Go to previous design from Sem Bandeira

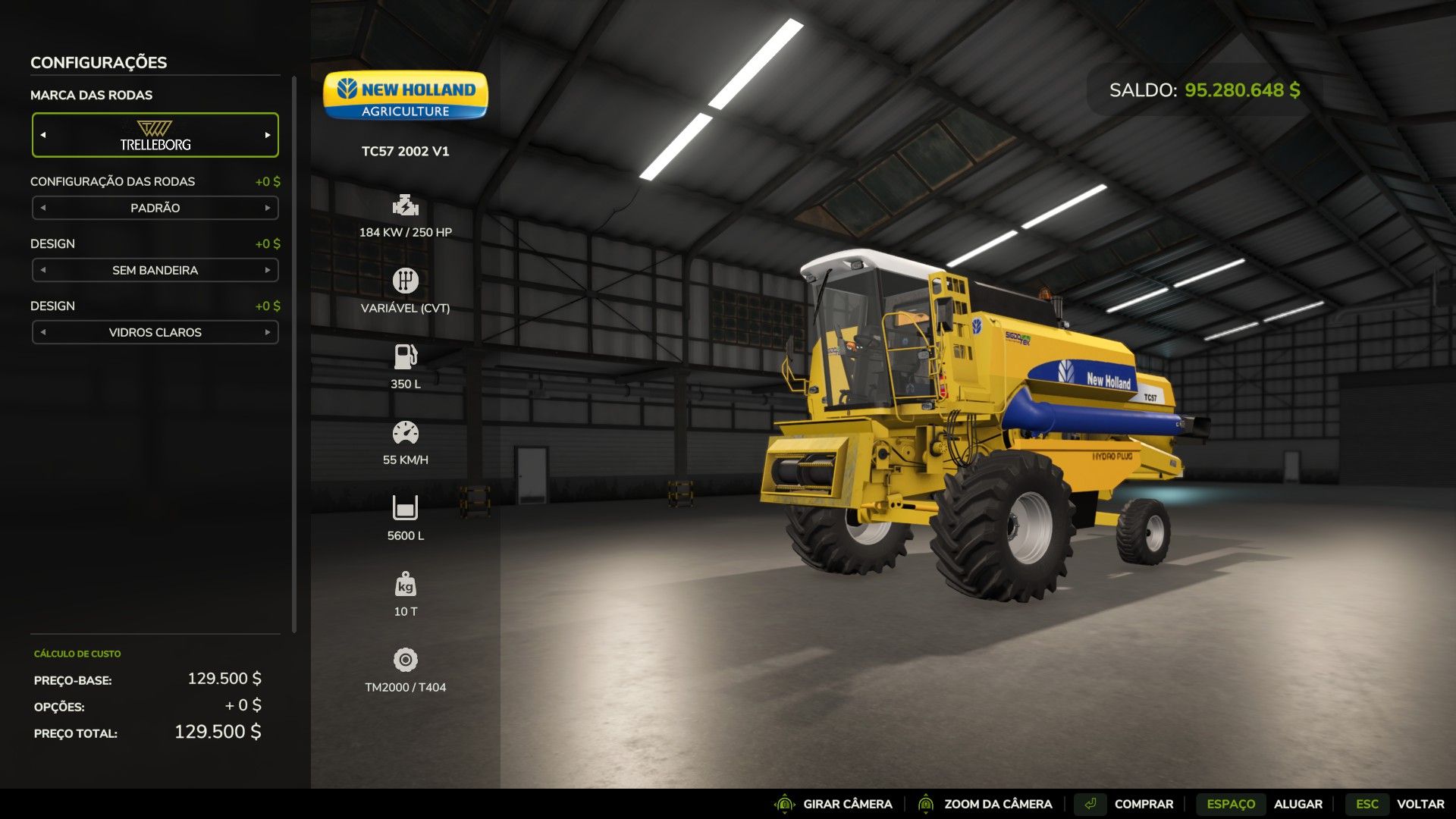click(43, 270)
